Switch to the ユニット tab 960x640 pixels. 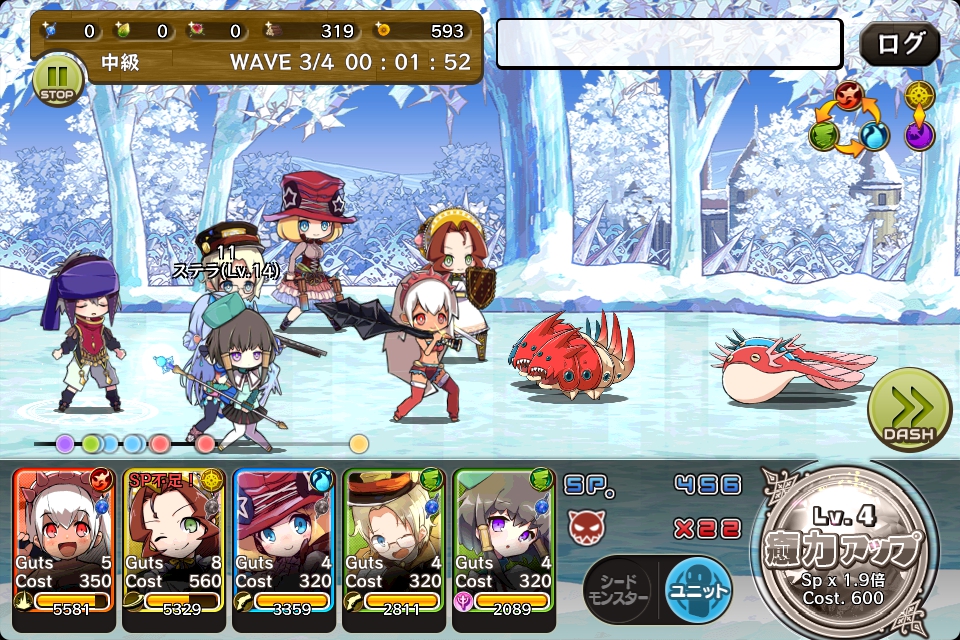point(697,589)
